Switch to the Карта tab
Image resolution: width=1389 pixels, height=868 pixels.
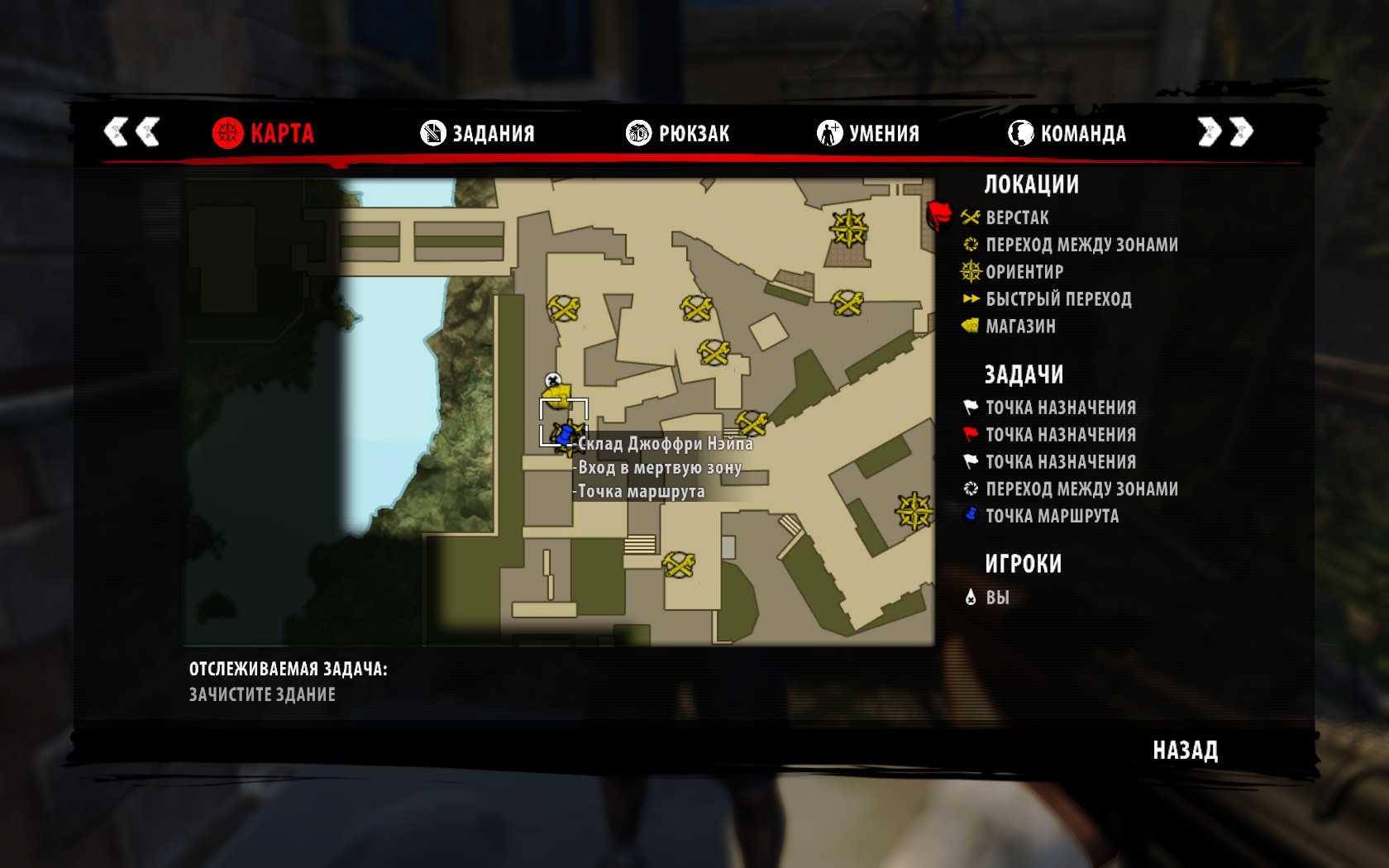(x=264, y=133)
